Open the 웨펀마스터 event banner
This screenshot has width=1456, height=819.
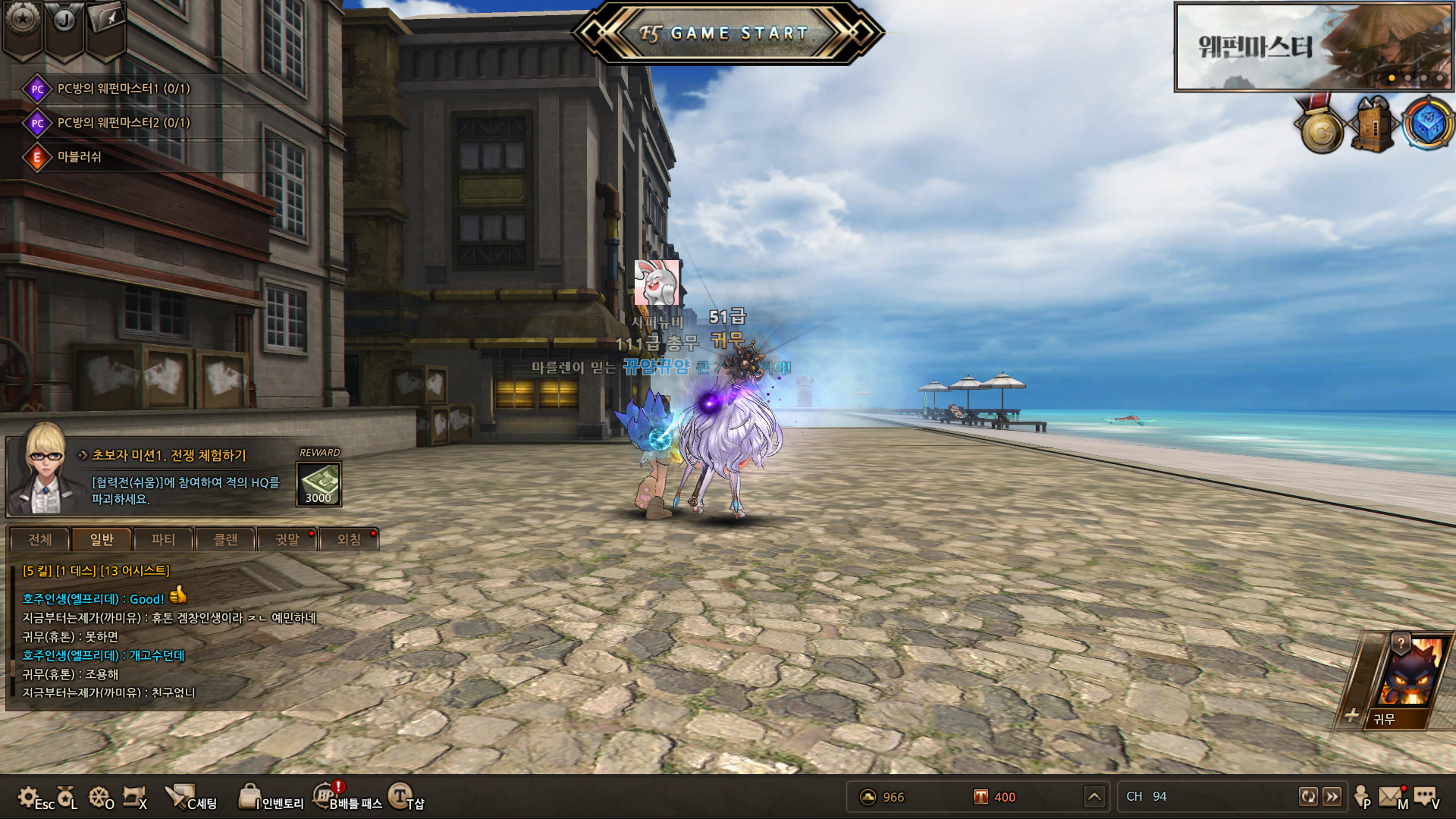[1312, 47]
